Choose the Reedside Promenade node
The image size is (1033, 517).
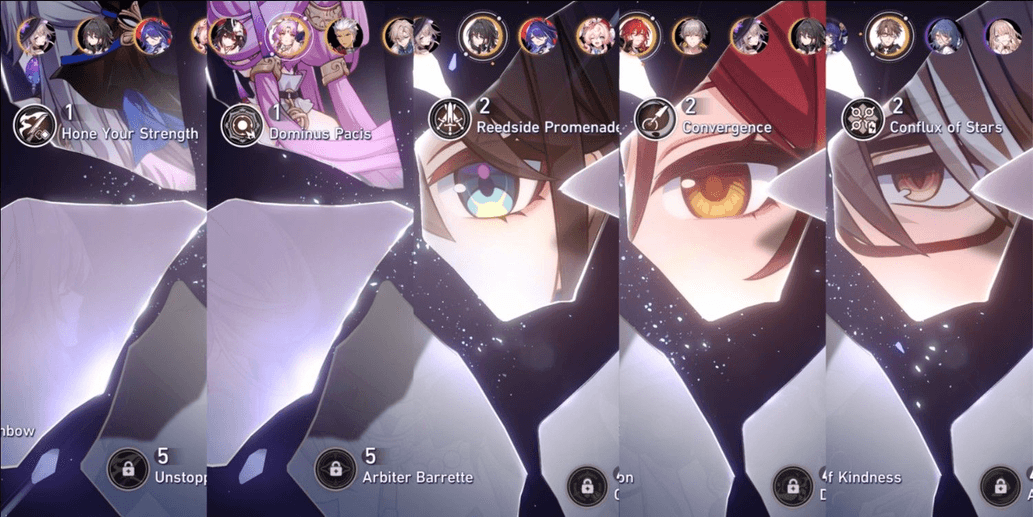(x=449, y=119)
